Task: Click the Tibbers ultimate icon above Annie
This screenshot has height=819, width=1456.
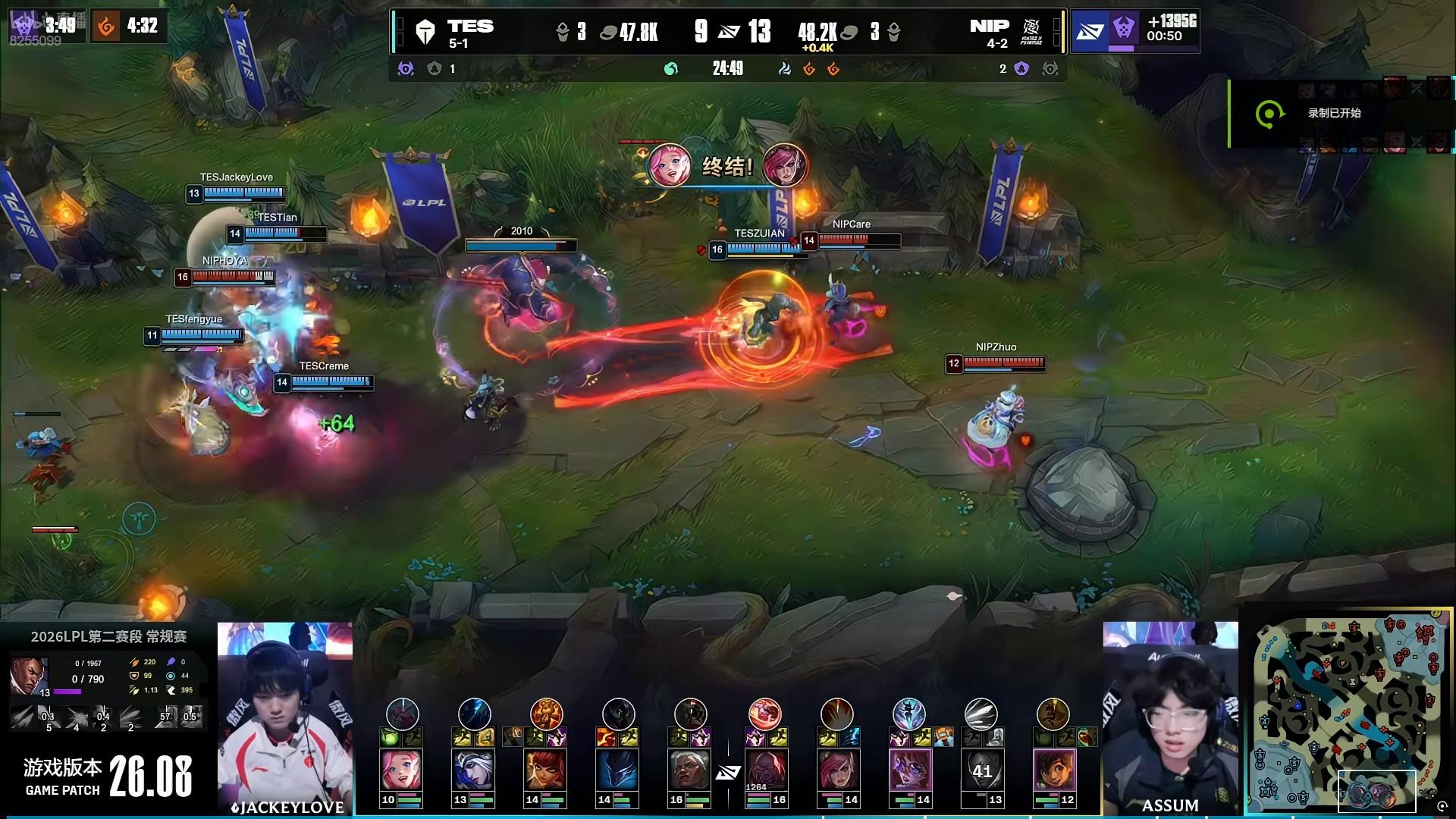Action: pos(546,714)
